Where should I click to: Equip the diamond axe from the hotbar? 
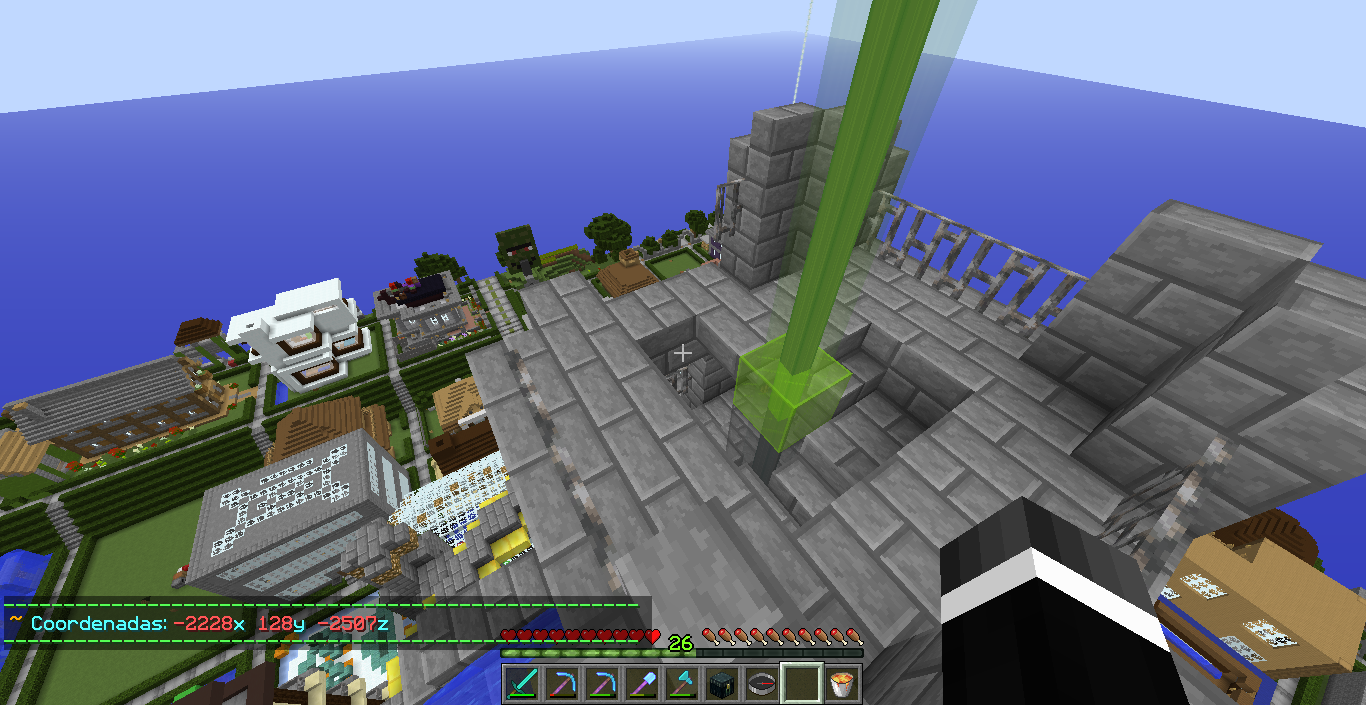click(x=682, y=684)
